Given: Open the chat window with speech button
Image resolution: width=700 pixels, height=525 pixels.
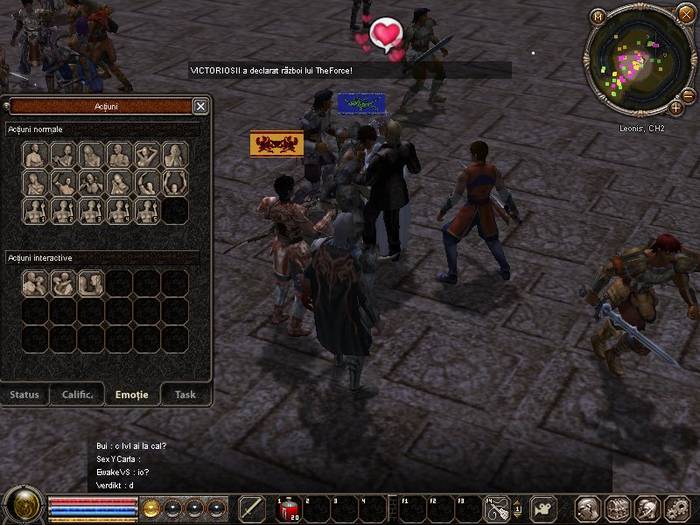Looking at the screenshot, I should coord(544,508).
